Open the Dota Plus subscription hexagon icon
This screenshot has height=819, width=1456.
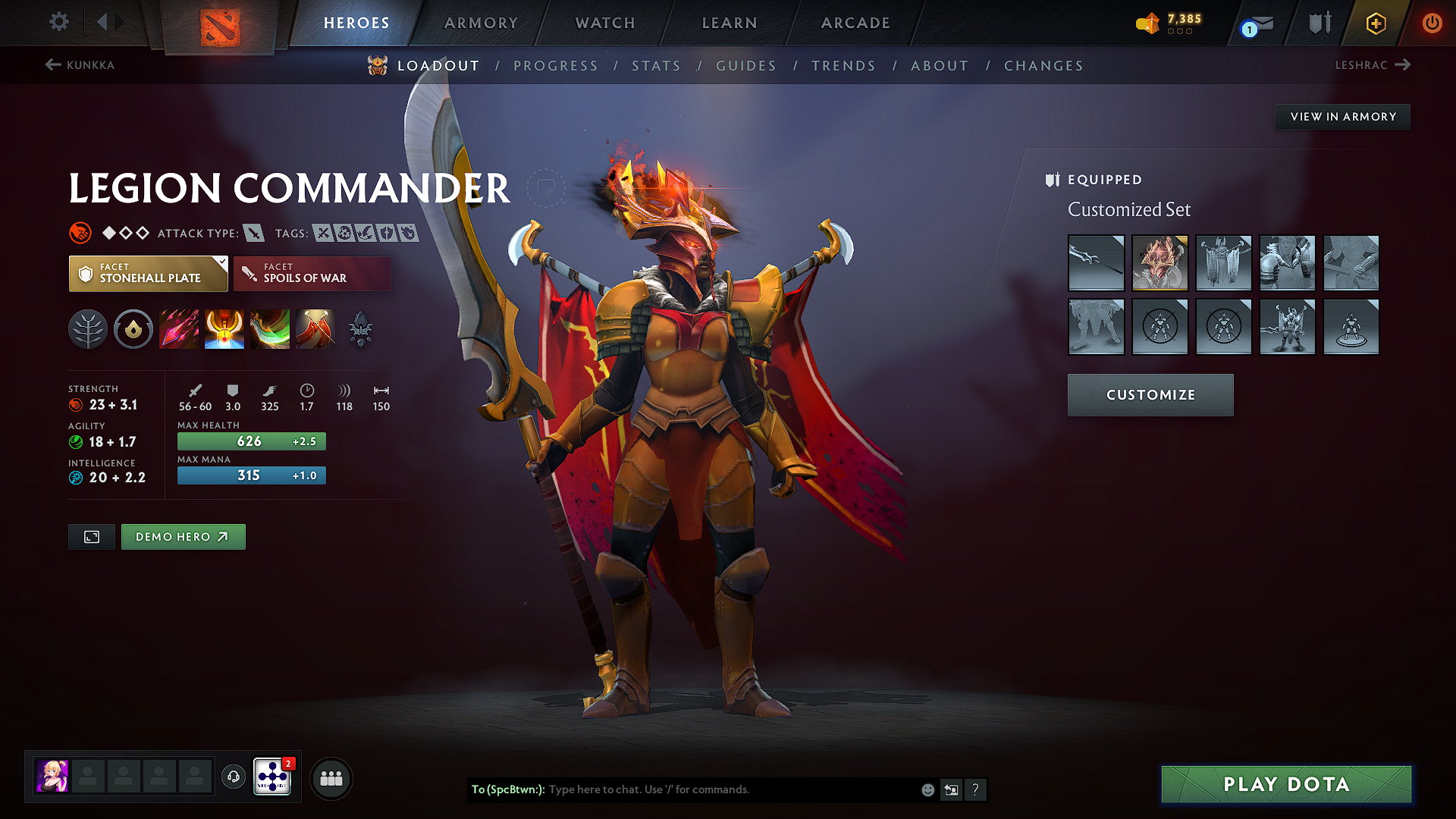click(x=1375, y=23)
